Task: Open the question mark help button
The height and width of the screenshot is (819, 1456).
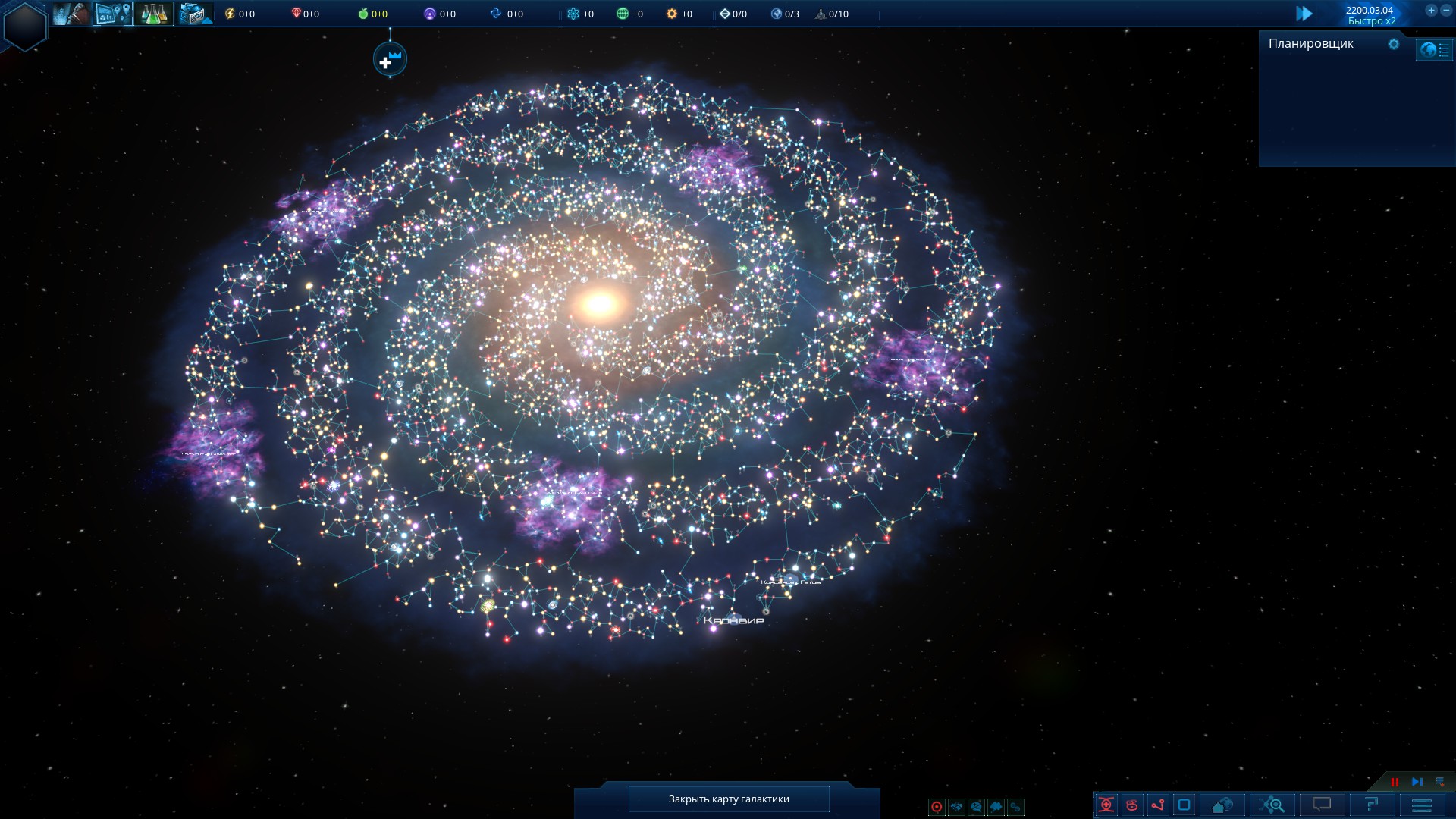Action: (x=1371, y=805)
